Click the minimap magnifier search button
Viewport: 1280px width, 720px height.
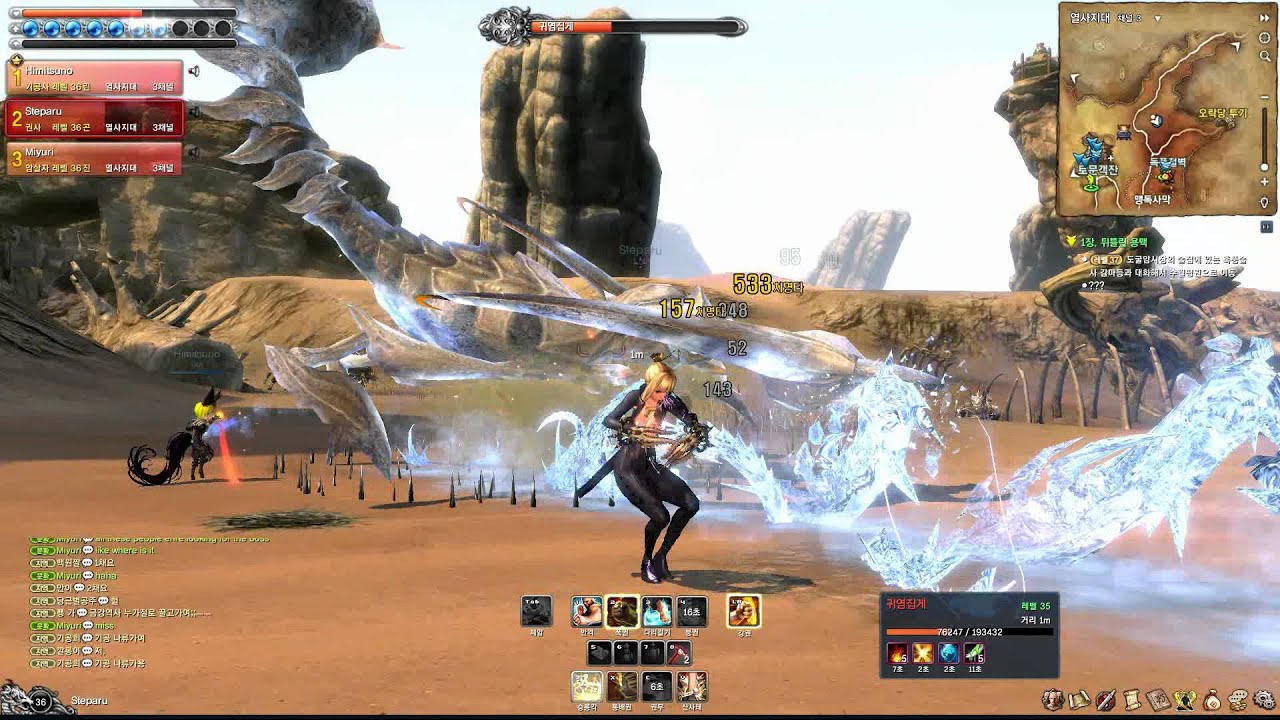tap(1265, 56)
